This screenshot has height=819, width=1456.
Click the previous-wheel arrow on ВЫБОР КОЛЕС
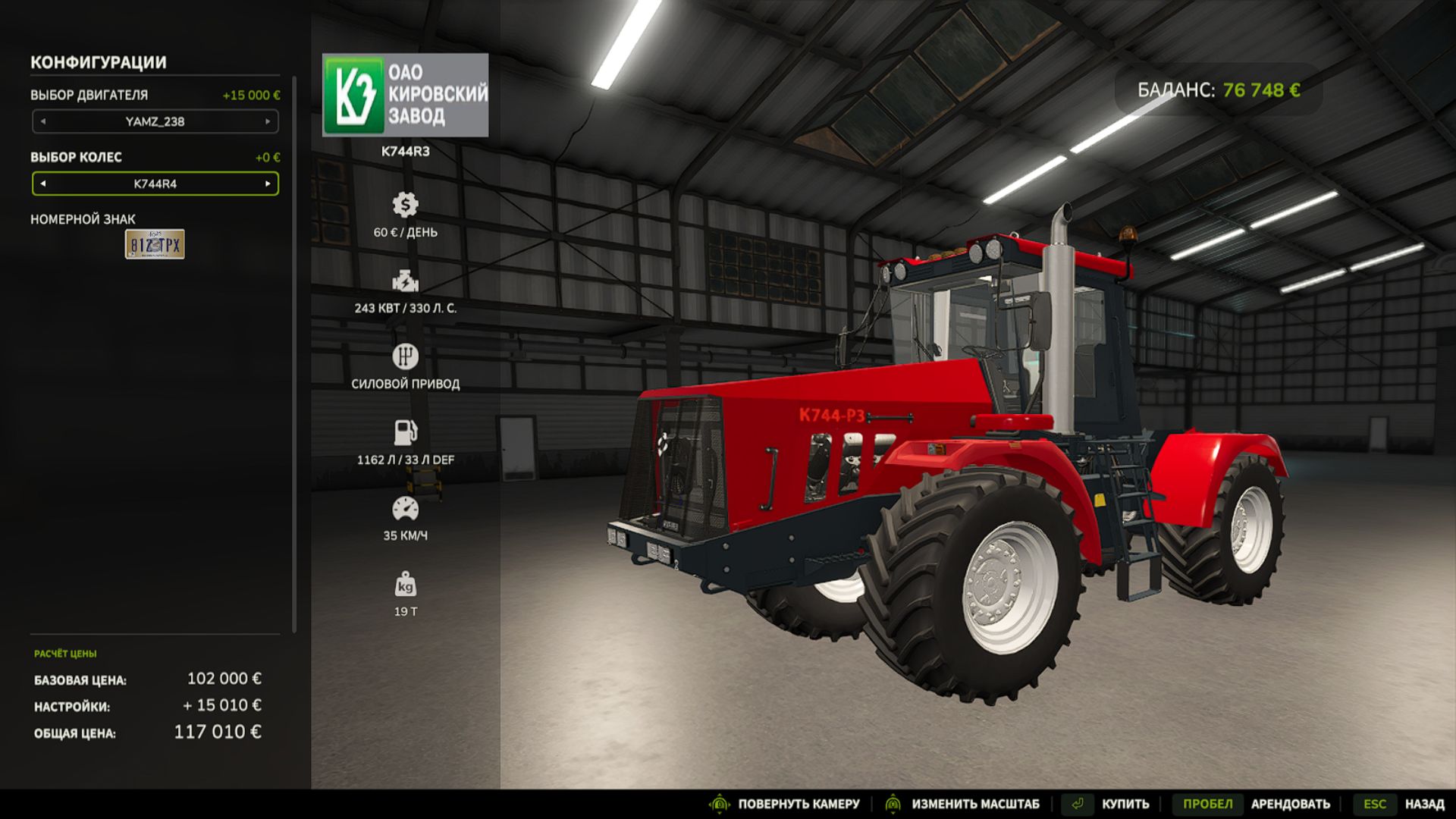(x=43, y=184)
